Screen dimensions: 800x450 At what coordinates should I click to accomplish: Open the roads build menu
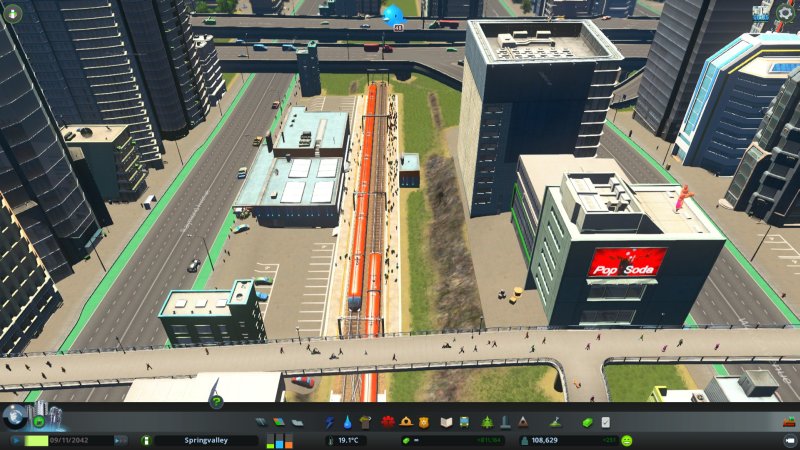(260, 422)
